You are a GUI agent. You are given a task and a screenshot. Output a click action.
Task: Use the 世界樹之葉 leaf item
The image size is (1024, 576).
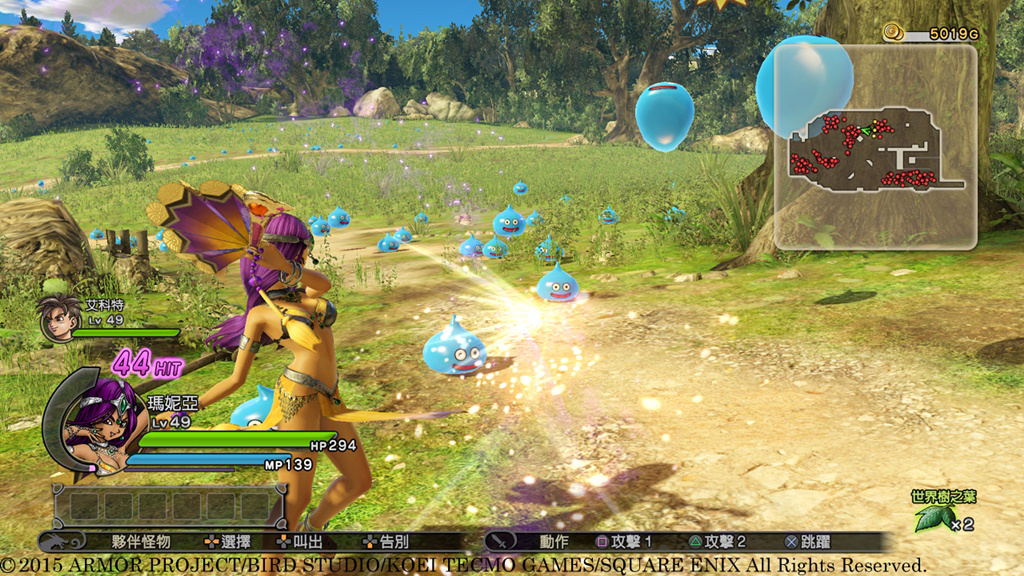point(934,517)
